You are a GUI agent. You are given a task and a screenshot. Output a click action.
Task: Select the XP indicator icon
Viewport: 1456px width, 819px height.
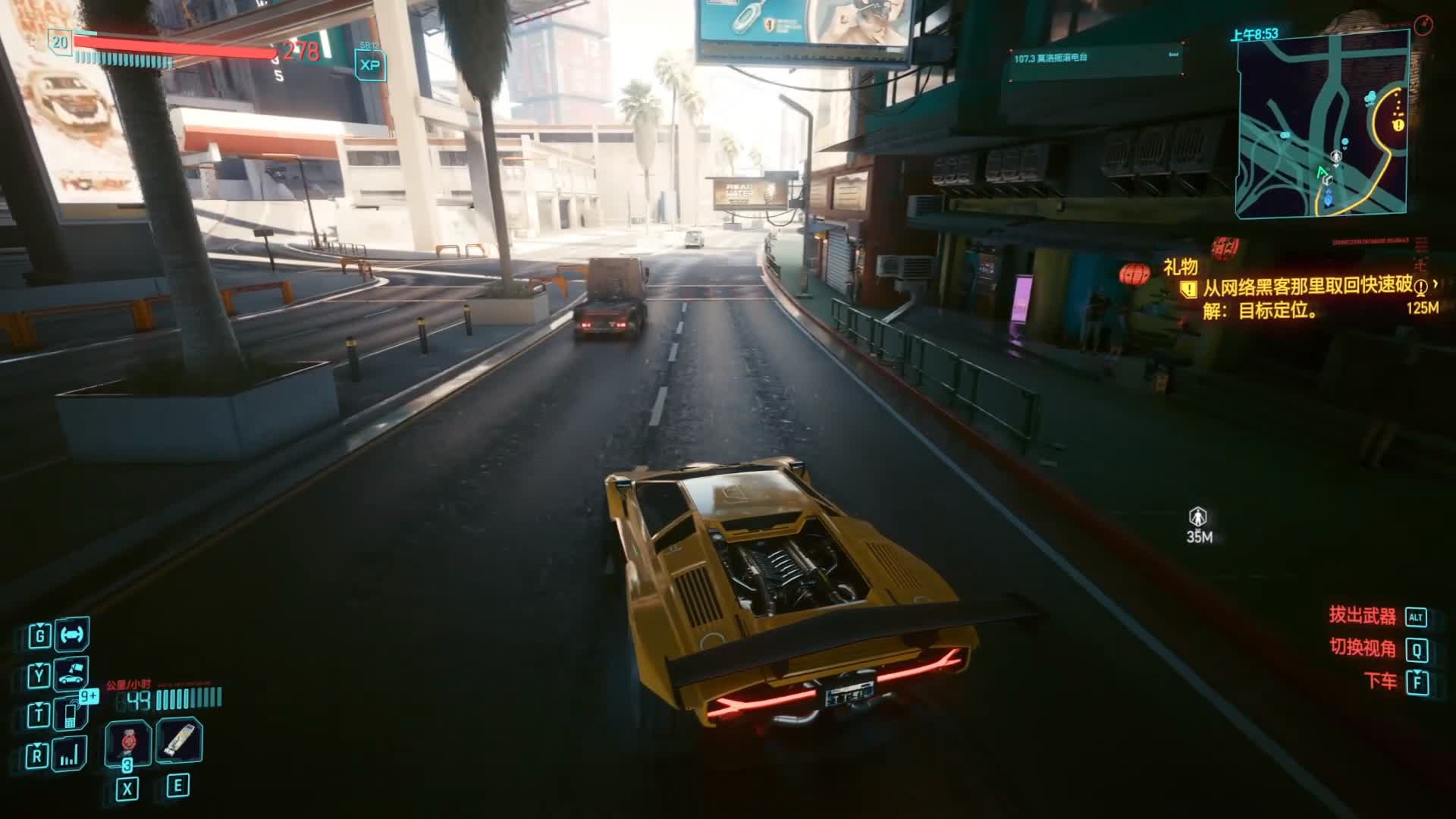(x=370, y=65)
